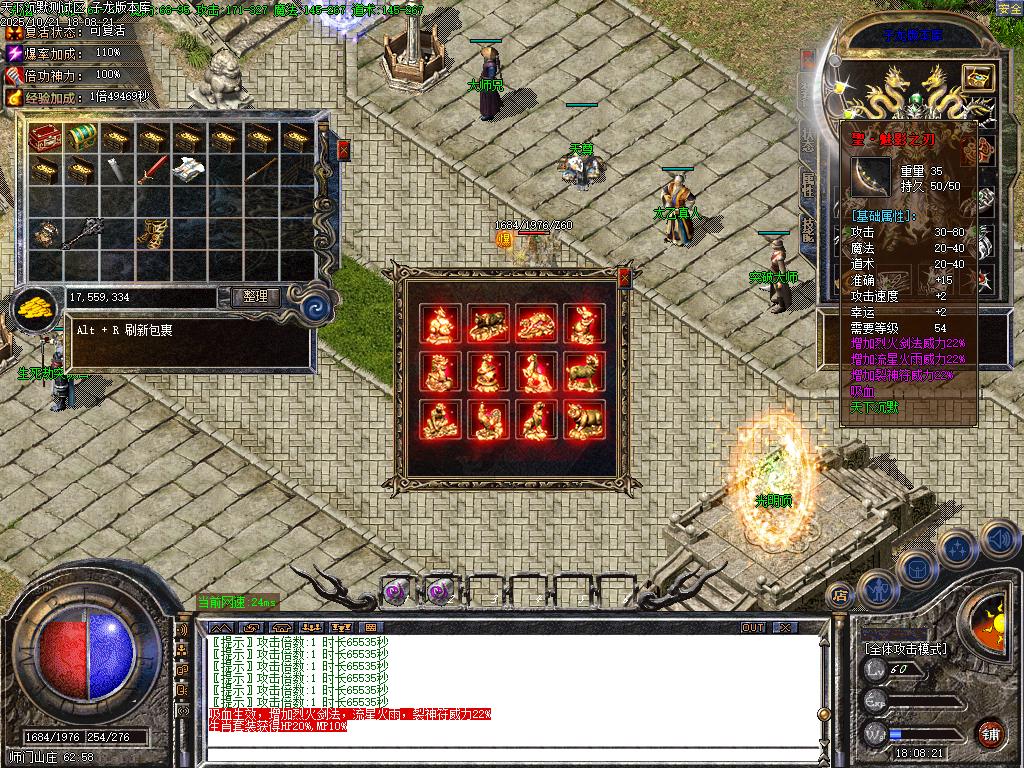Click the 整理 sort button in the bag

click(255, 297)
